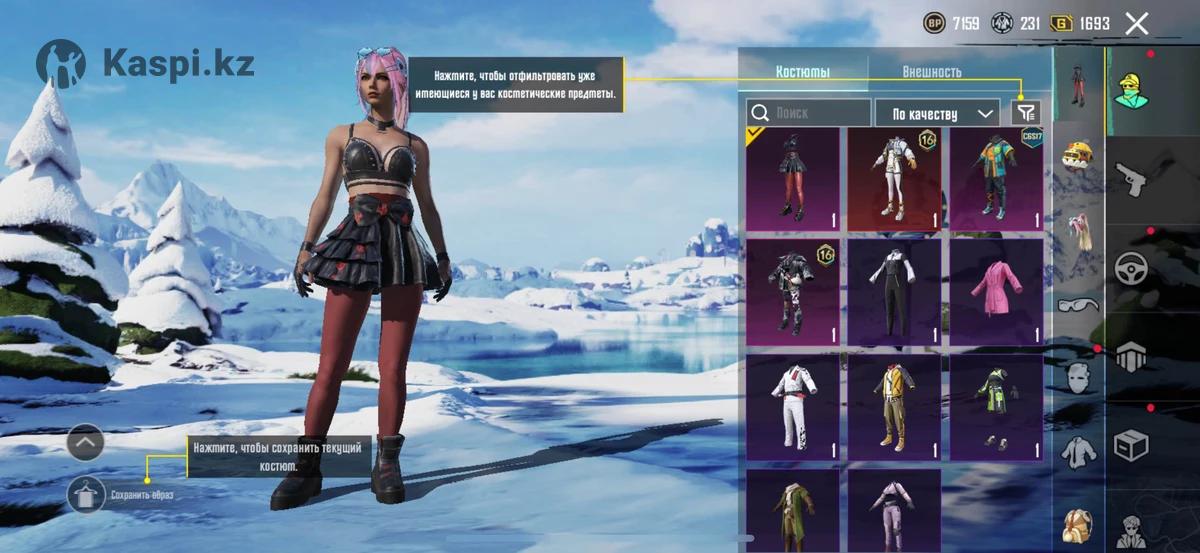
Task: Open the pistol weapons category
Action: tap(1131, 181)
